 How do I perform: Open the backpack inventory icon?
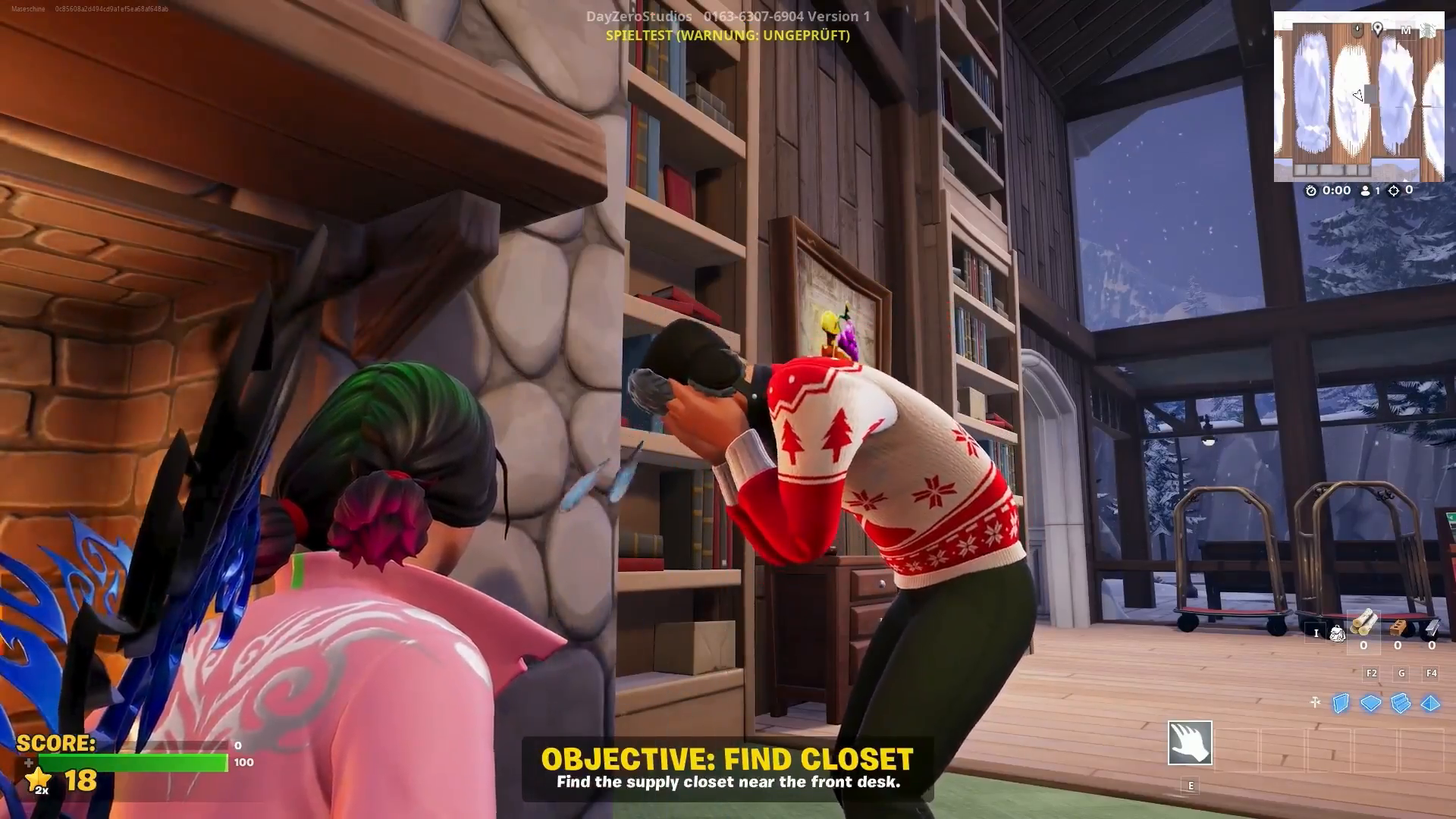[x=1337, y=632]
